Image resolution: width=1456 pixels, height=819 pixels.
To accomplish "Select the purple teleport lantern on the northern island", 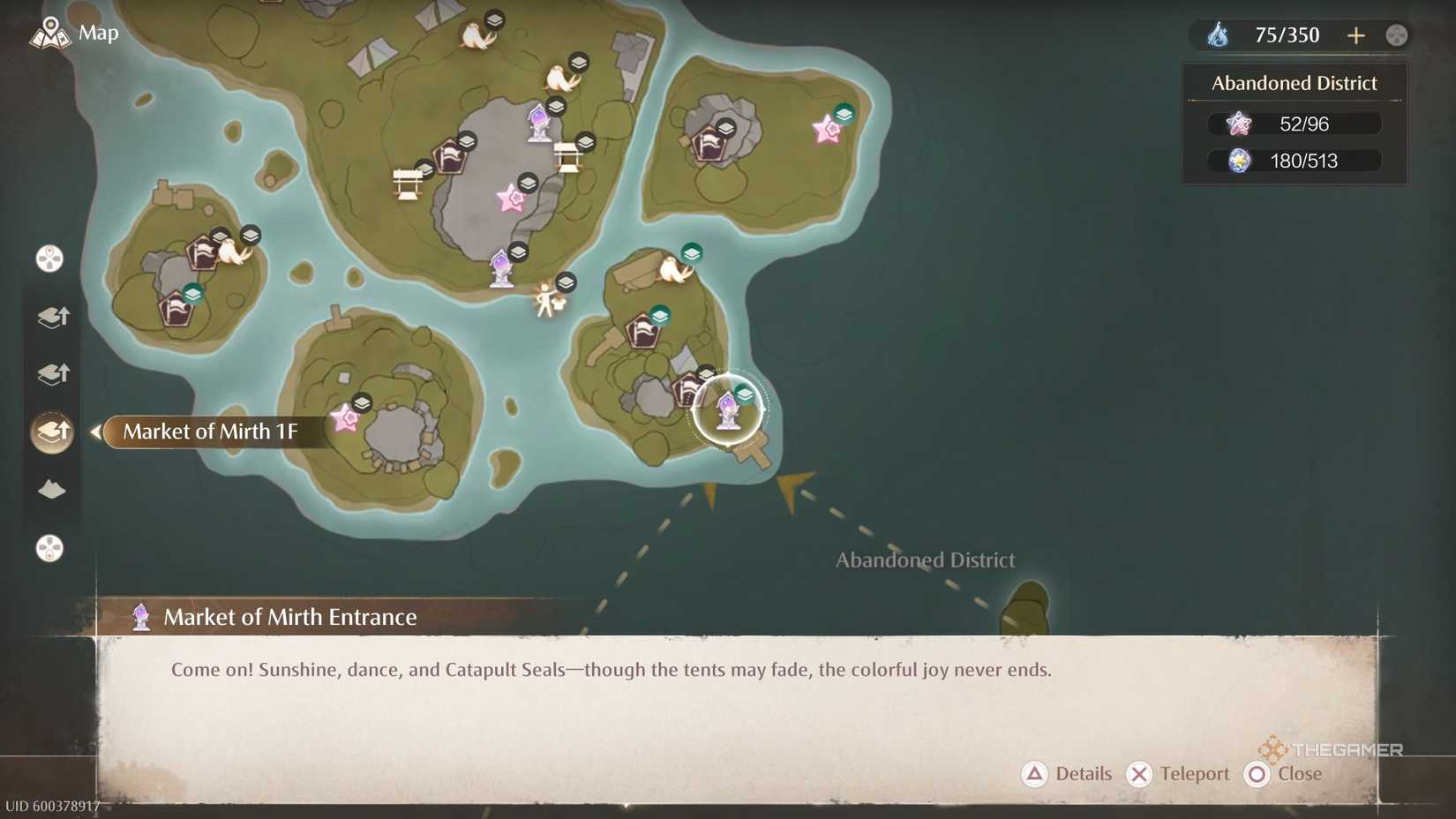I will 537,122.
